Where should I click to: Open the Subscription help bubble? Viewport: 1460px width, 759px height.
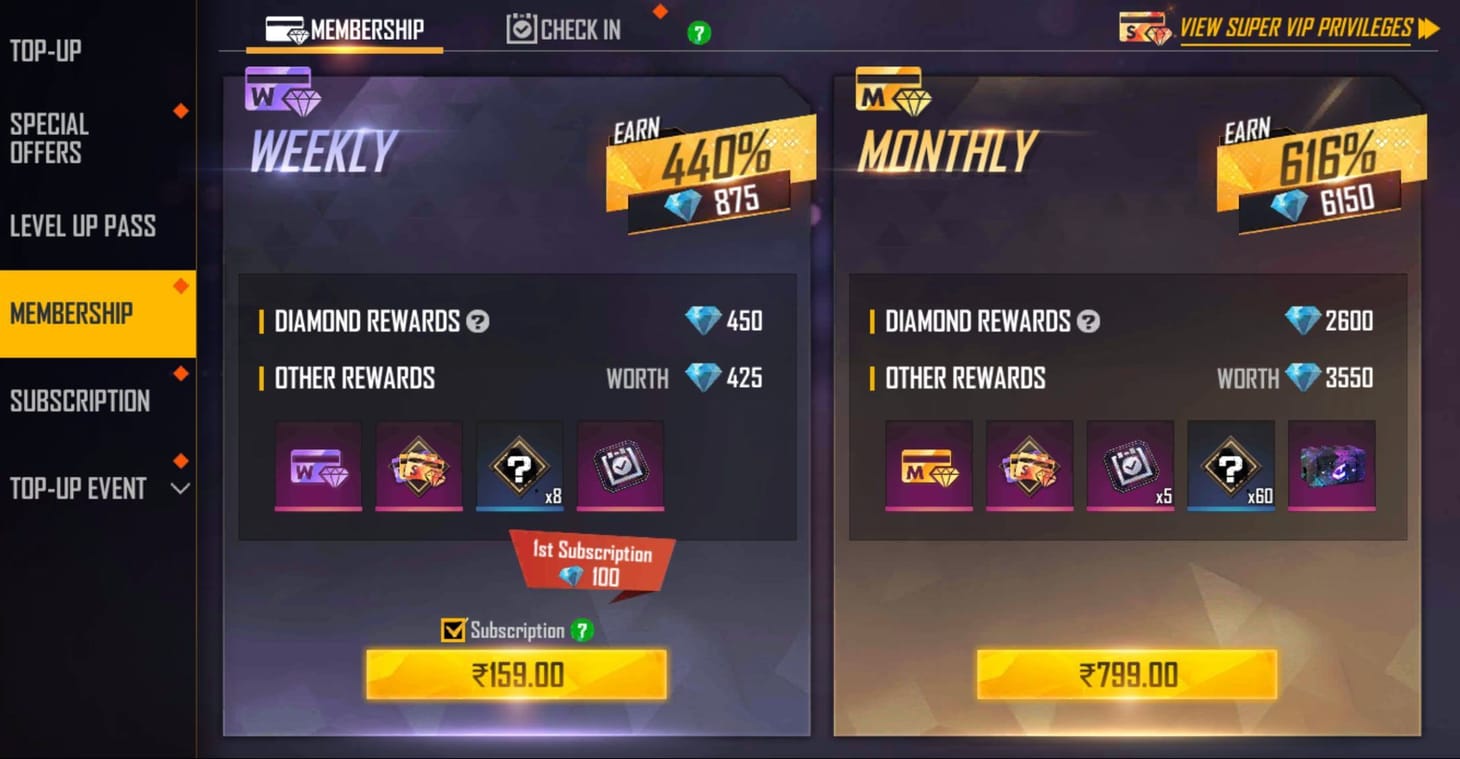(x=582, y=631)
